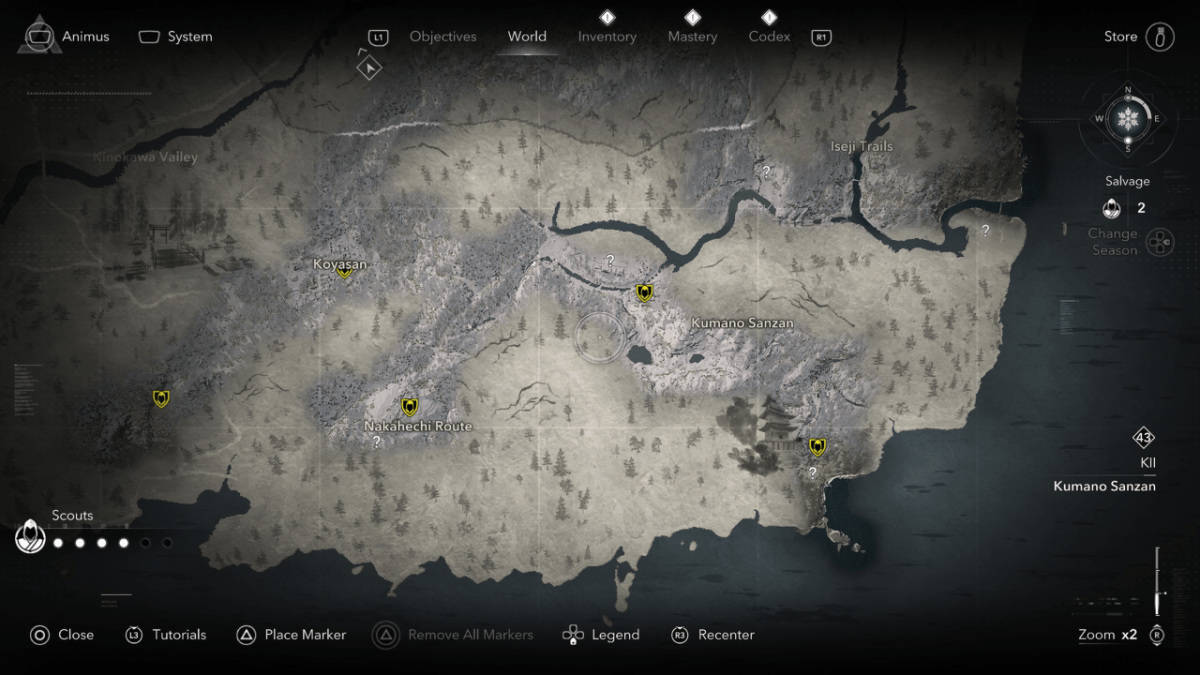Choose Place Marker

(292, 635)
